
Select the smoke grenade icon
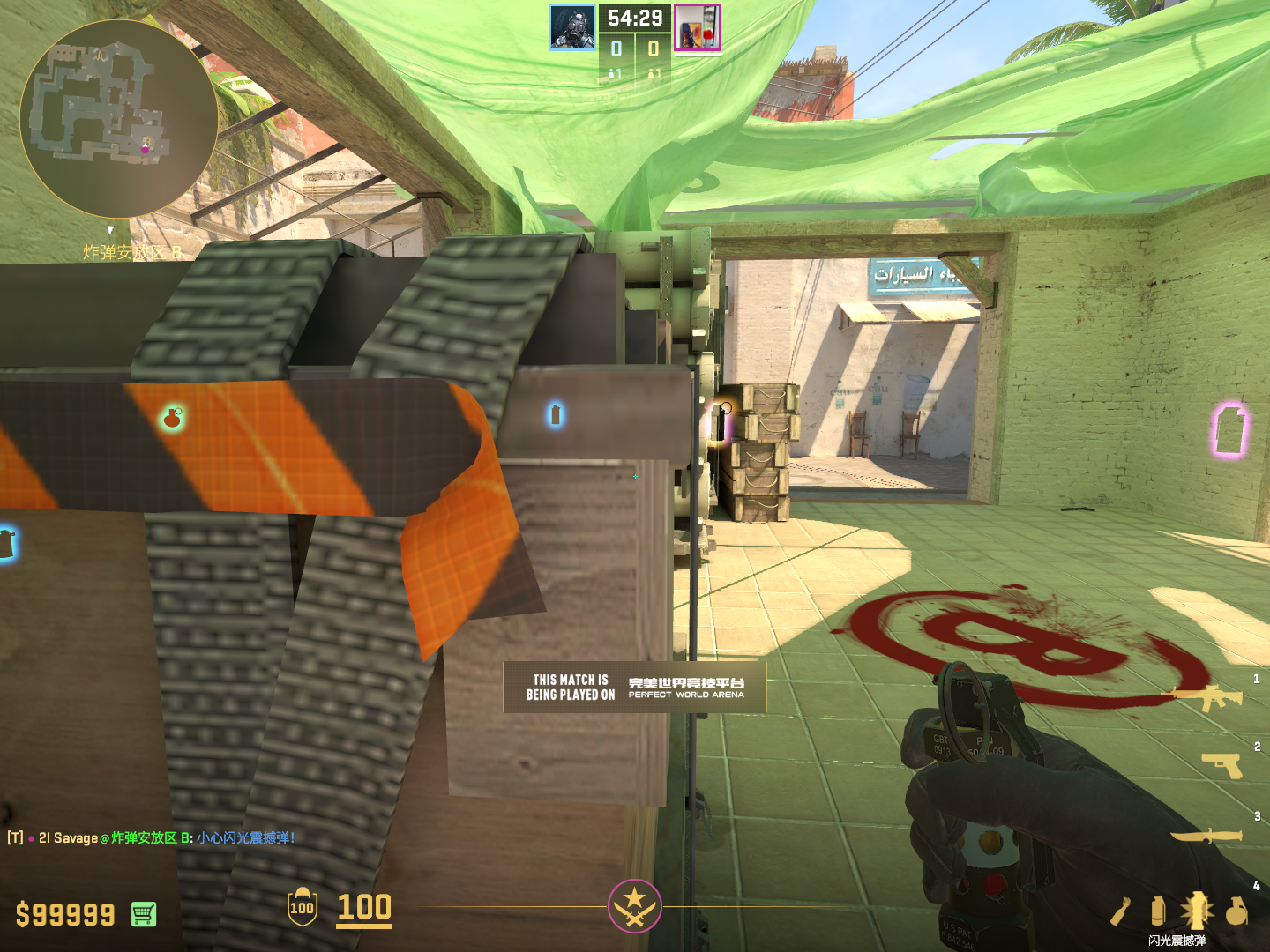(1158, 911)
